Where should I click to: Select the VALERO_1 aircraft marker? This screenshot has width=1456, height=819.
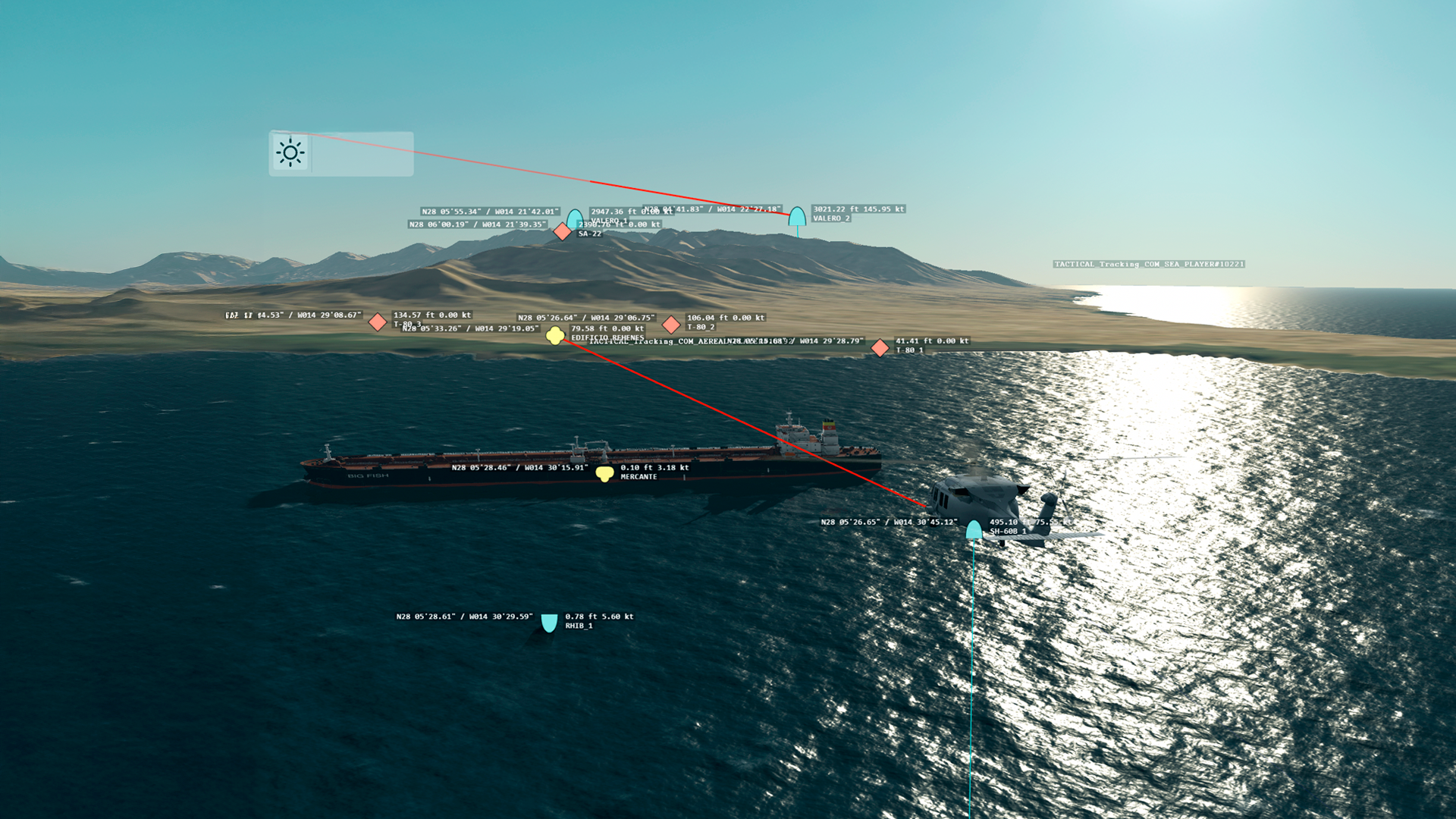[x=575, y=218]
